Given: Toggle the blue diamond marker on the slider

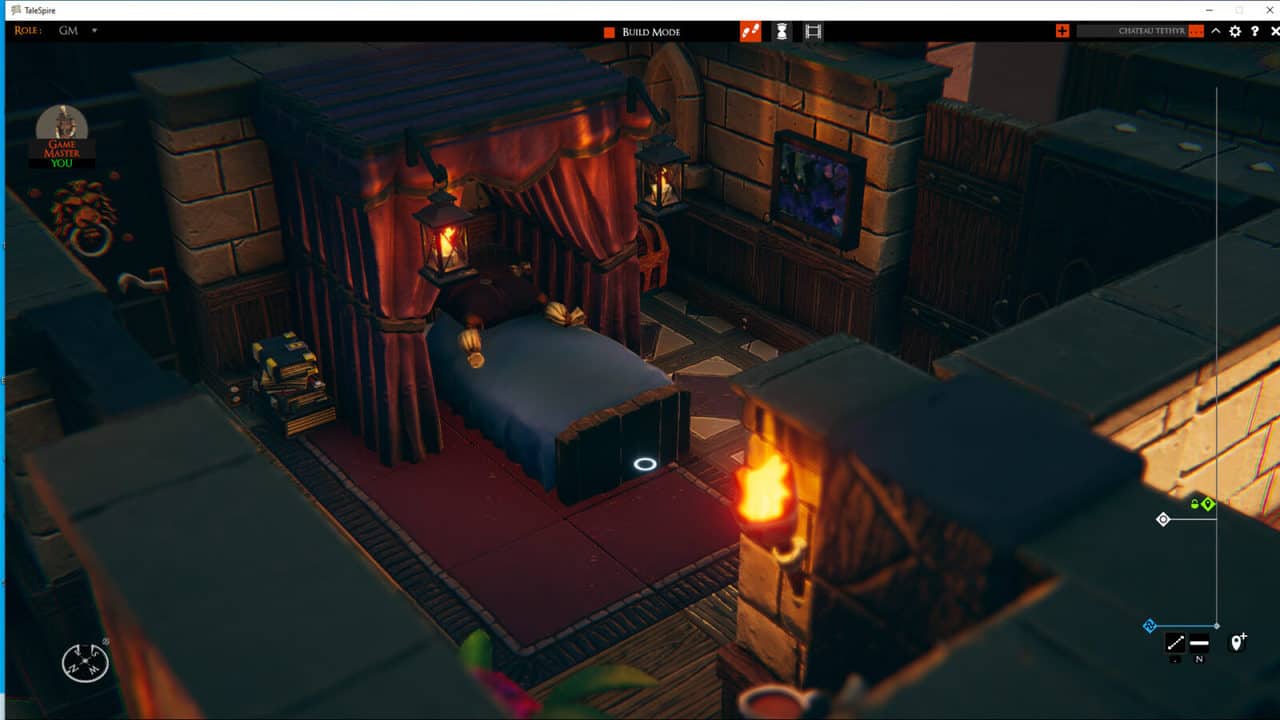Looking at the screenshot, I should pos(1149,624).
